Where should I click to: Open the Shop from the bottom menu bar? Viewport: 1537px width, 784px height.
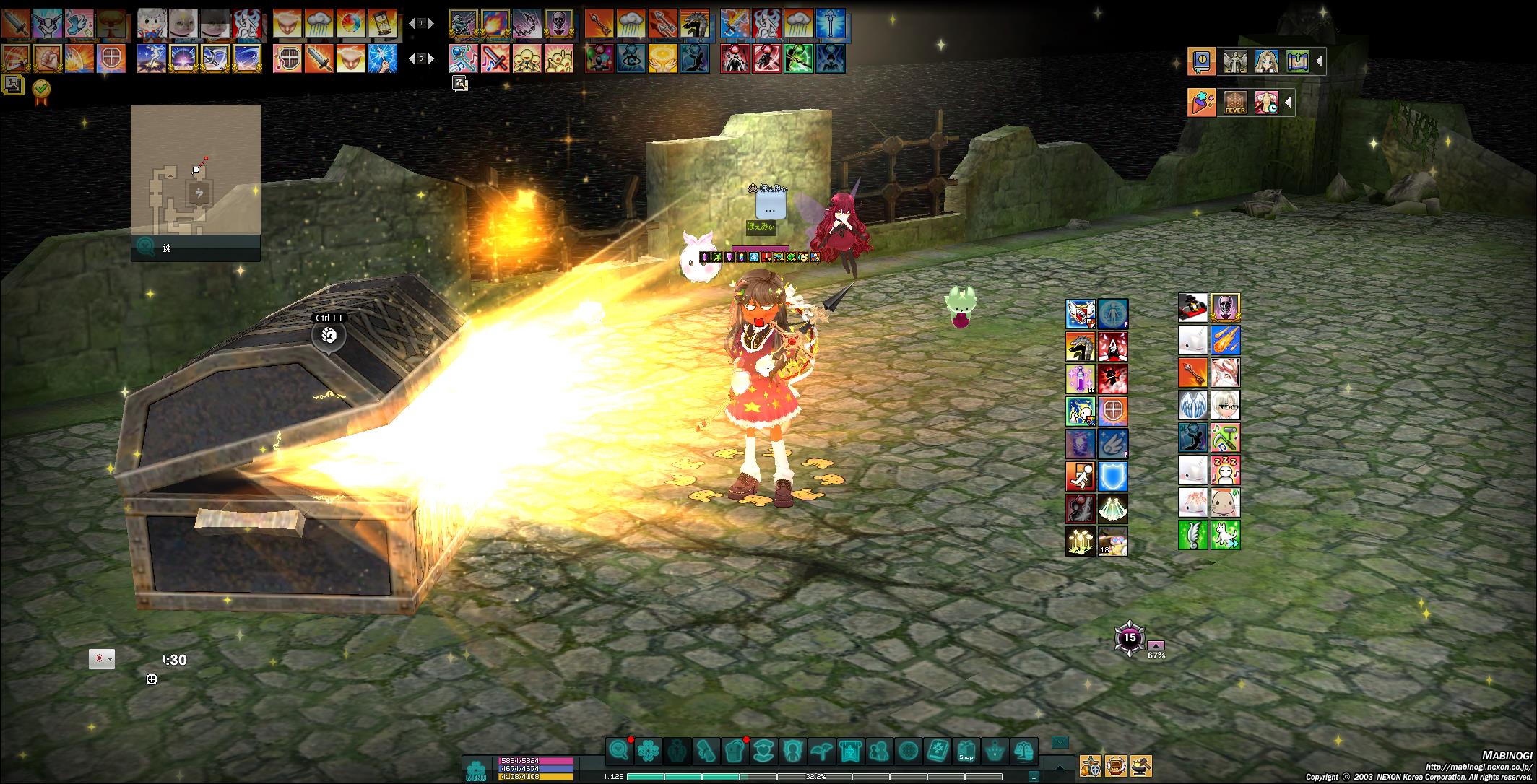click(966, 752)
